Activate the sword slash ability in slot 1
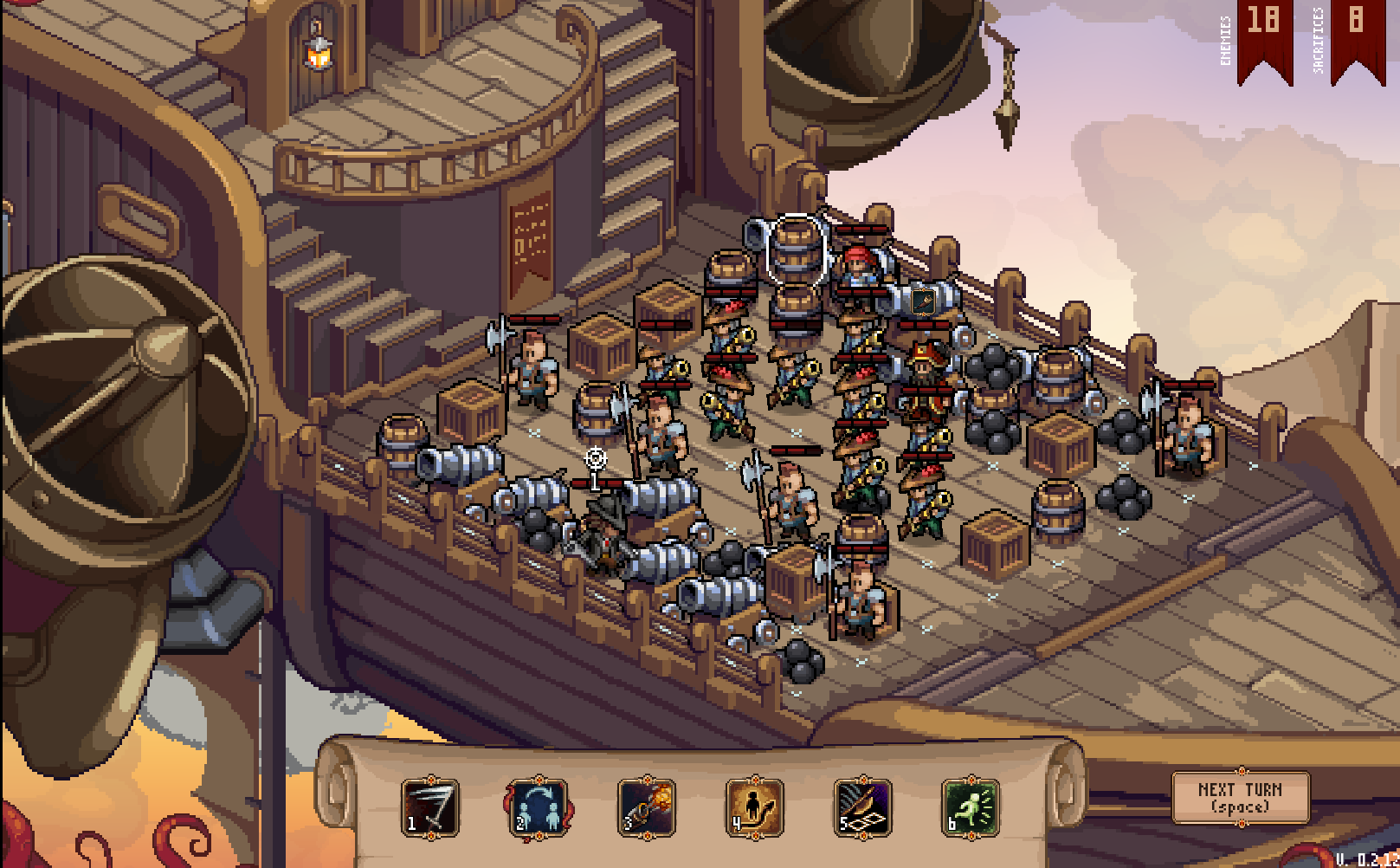The image size is (1400, 868). [430, 807]
